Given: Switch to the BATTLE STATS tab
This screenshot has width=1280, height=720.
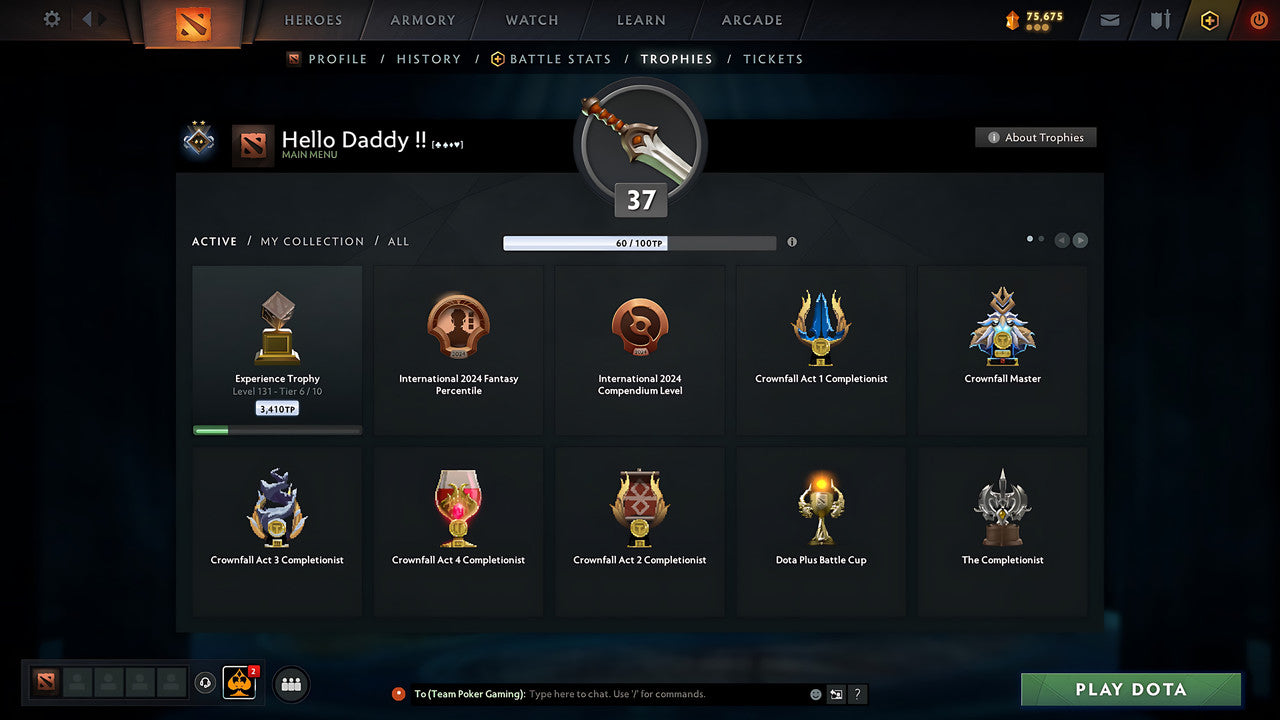Looking at the screenshot, I should pyautogui.click(x=560, y=59).
